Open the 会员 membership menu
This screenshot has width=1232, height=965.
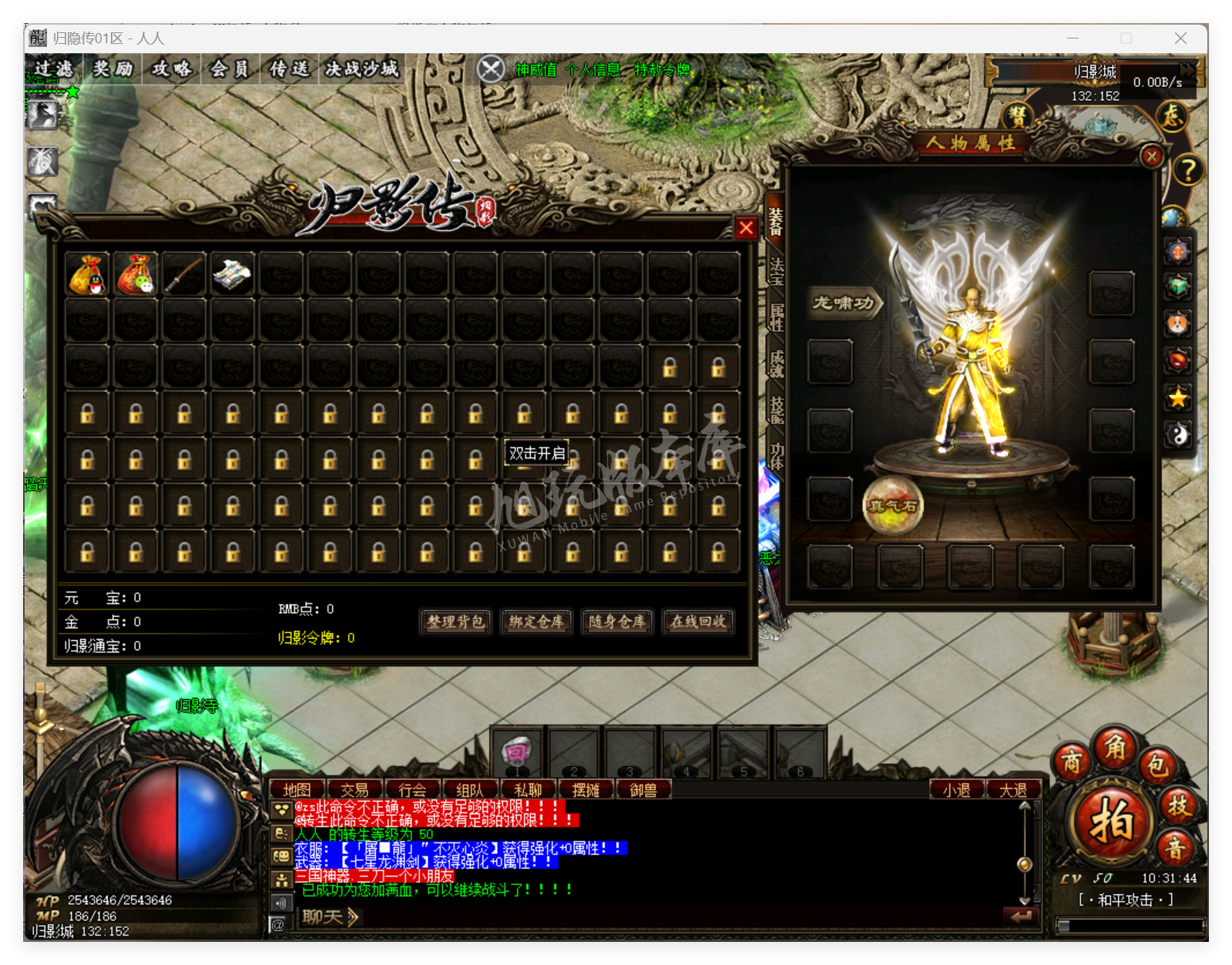click(x=230, y=69)
